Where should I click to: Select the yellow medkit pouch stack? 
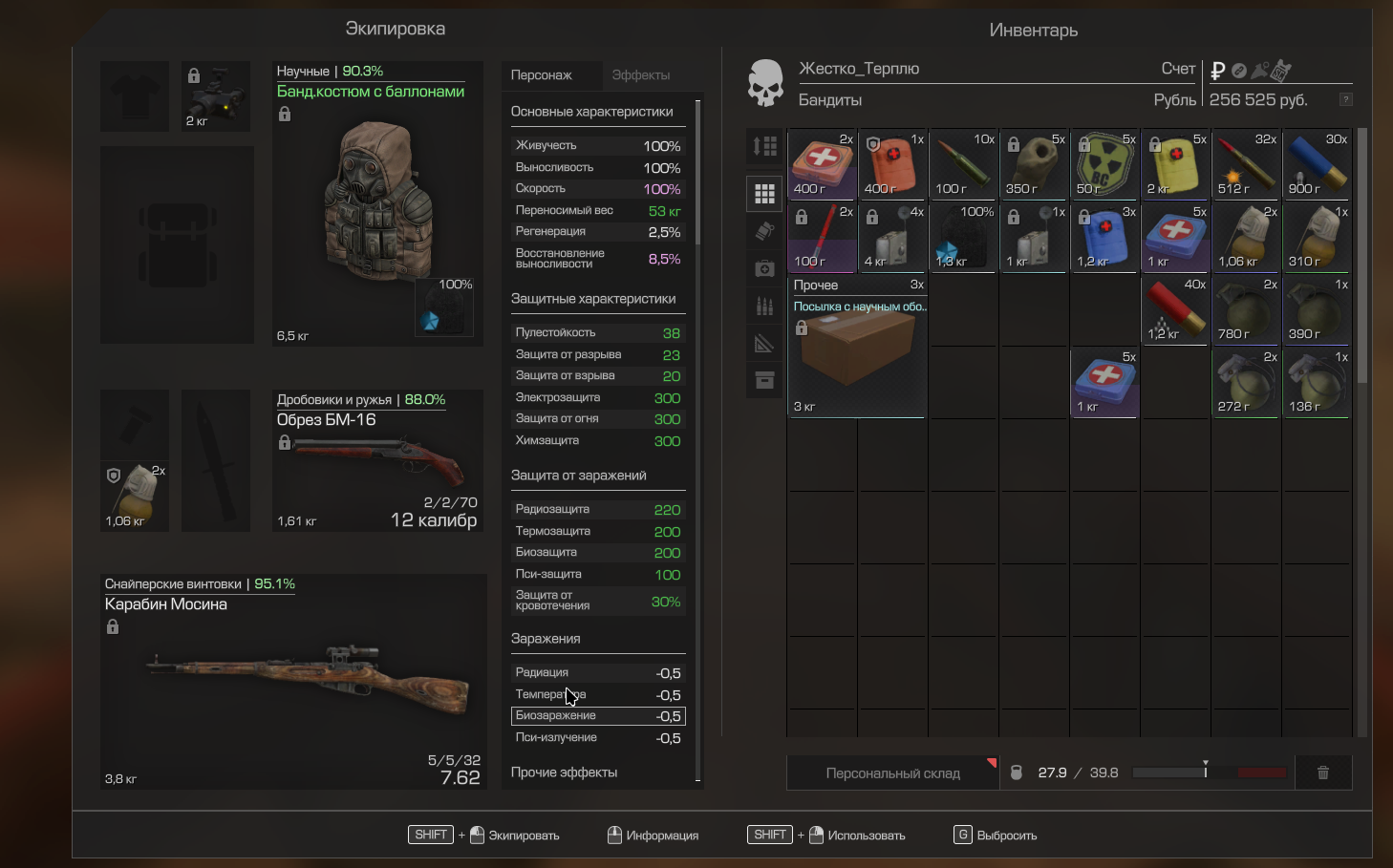point(1175,164)
